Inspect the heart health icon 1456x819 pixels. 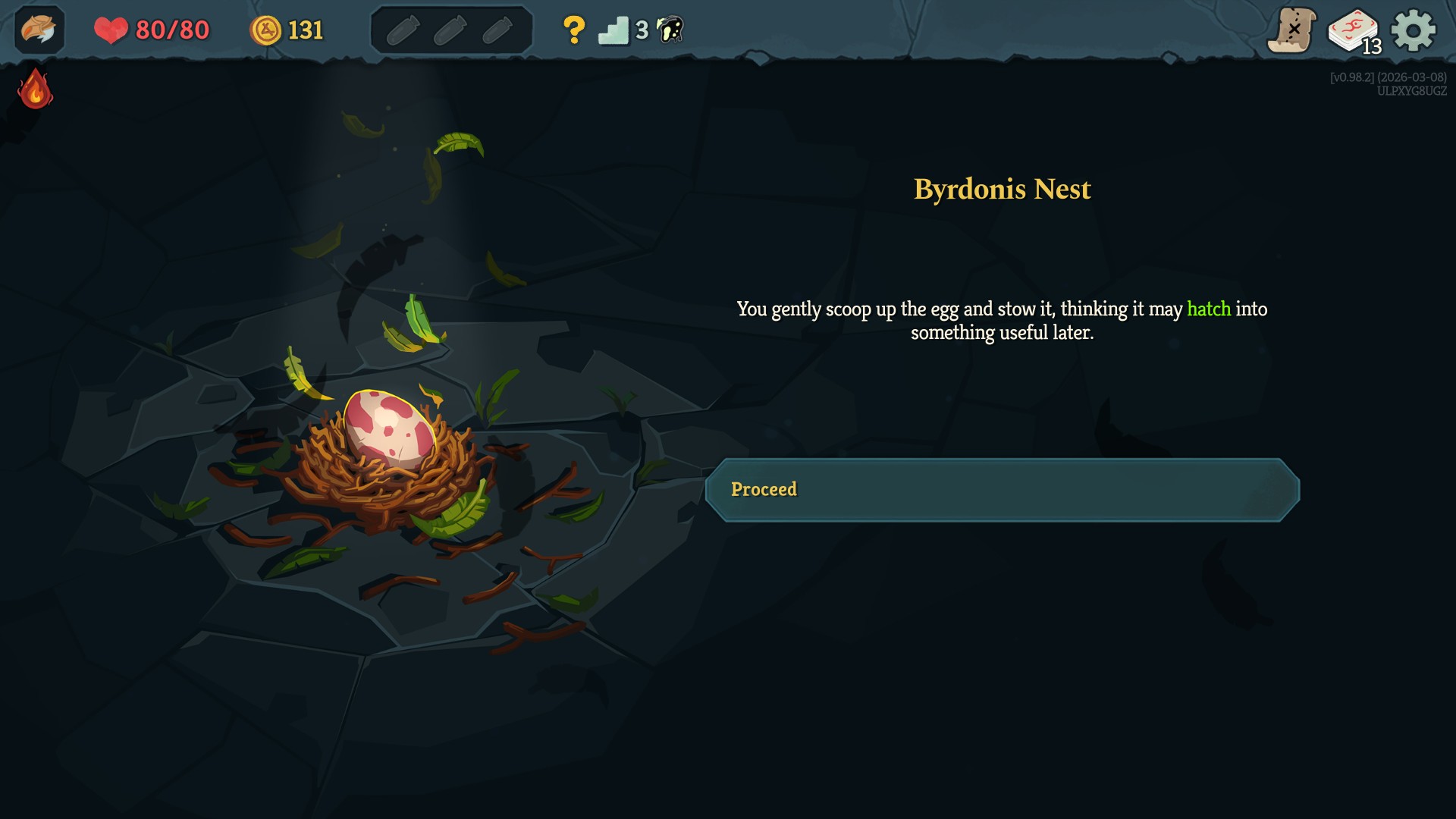pyautogui.click(x=111, y=30)
